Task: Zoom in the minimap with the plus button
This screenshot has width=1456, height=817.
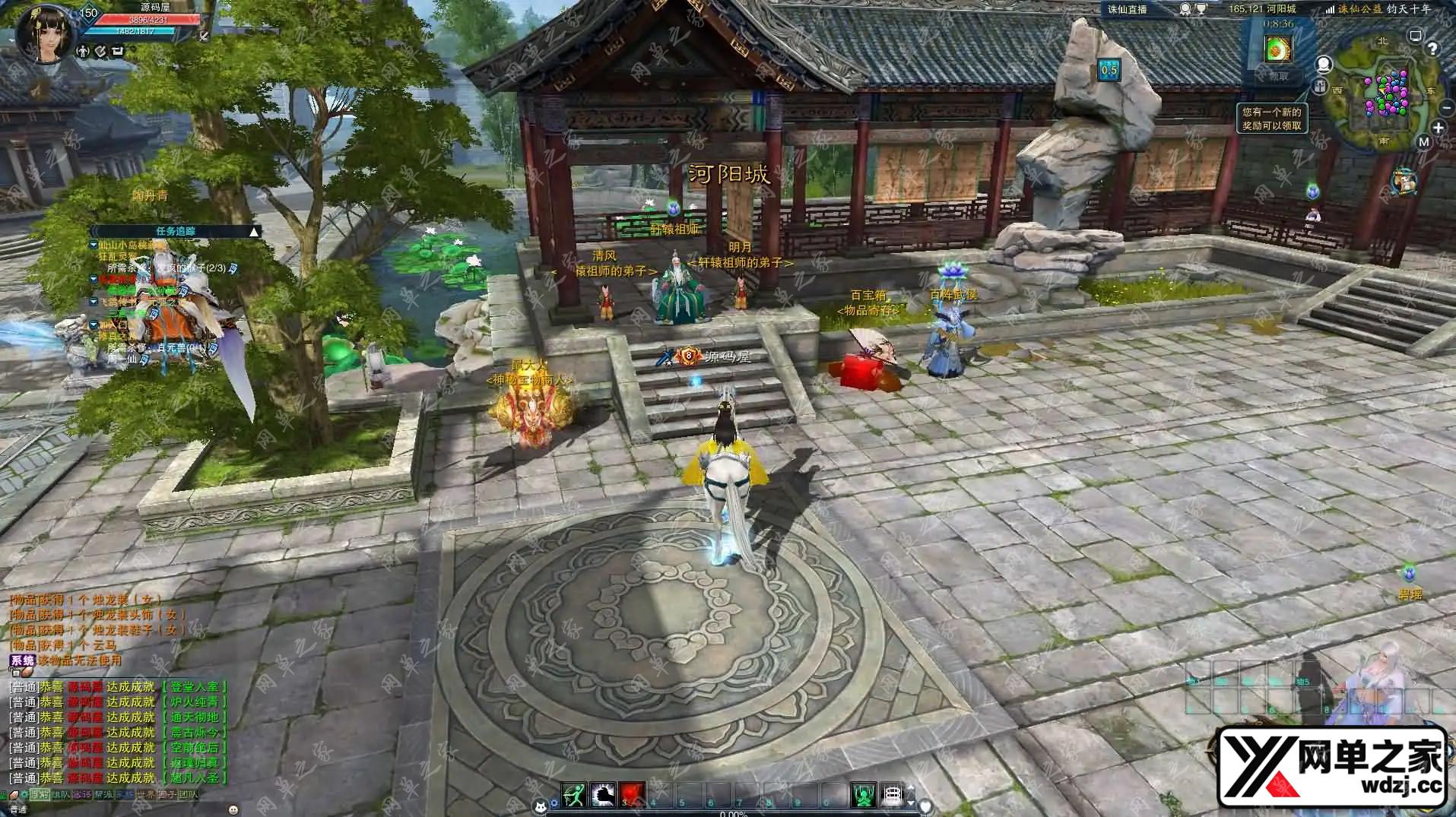Action: 1438,128
